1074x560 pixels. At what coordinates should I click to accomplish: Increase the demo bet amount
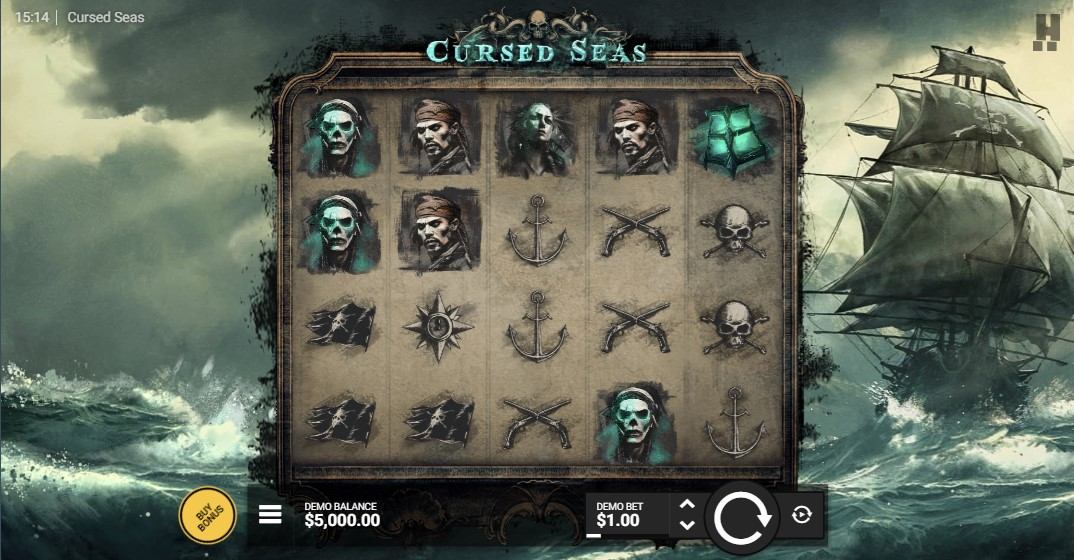687,506
